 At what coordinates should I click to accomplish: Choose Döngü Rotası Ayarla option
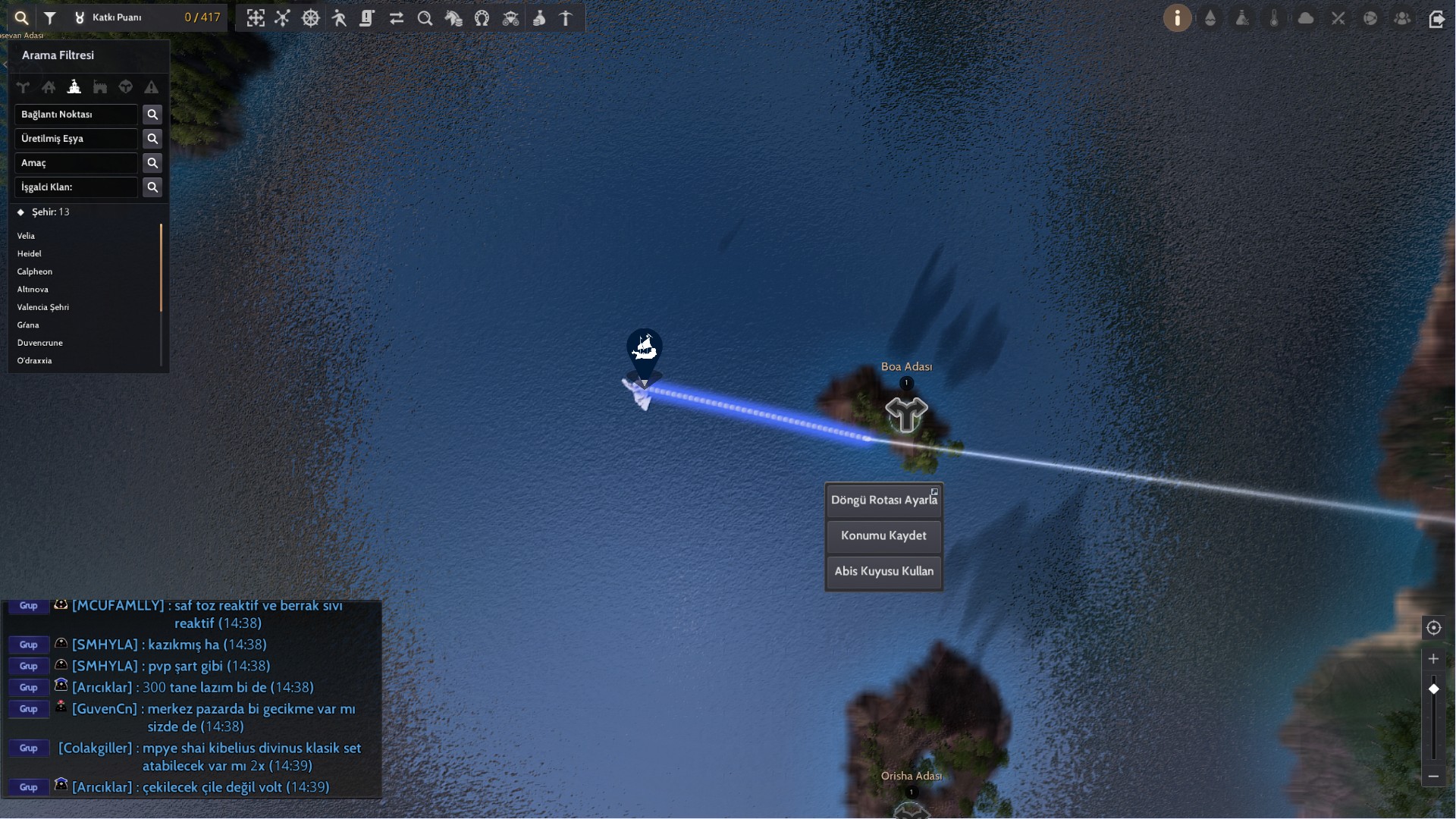point(883,500)
